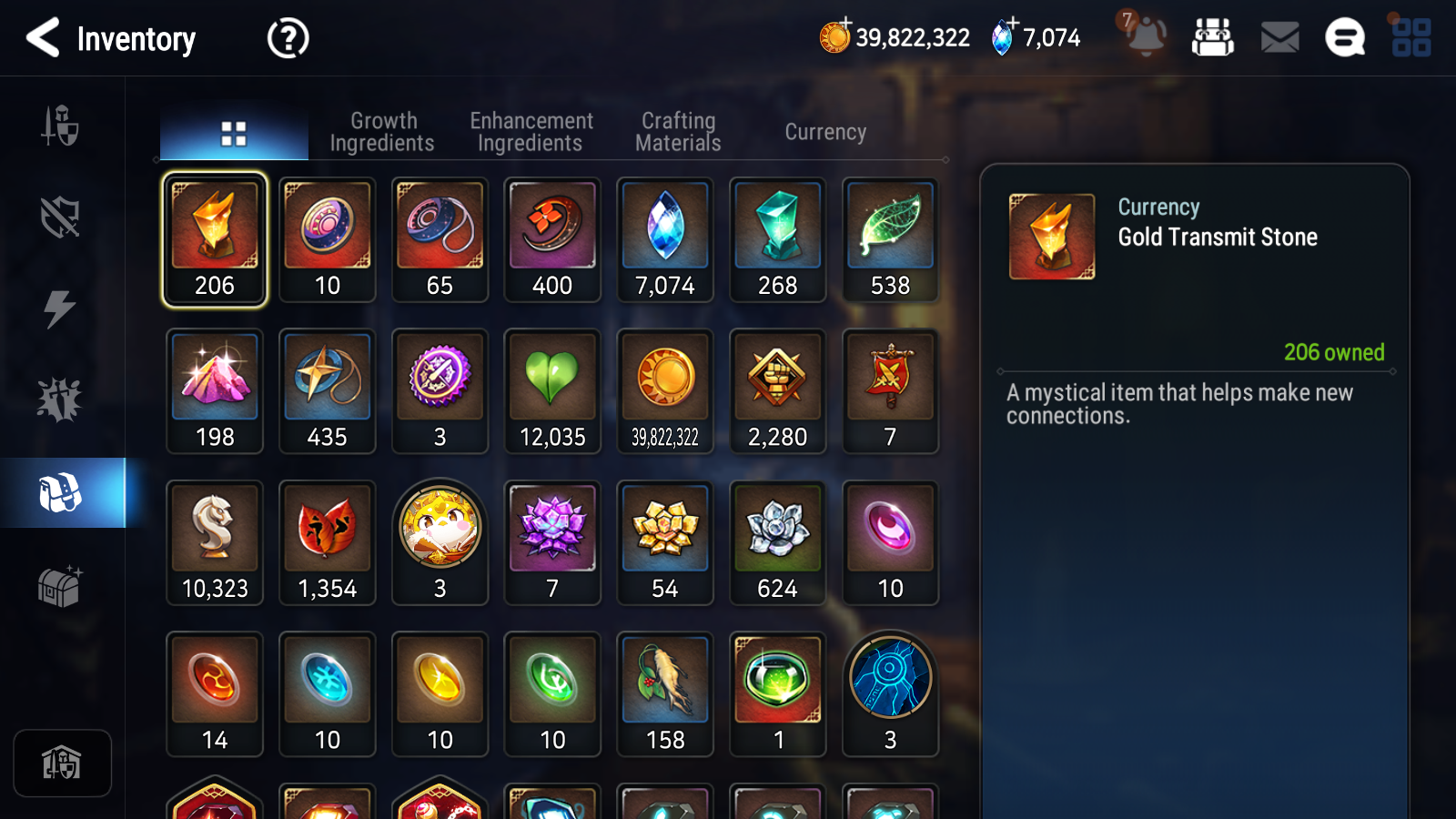Open the notification bell with badge 7
The width and height of the screenshot is (1456, 819).
pyautogui.click(x=1145, y=36)
